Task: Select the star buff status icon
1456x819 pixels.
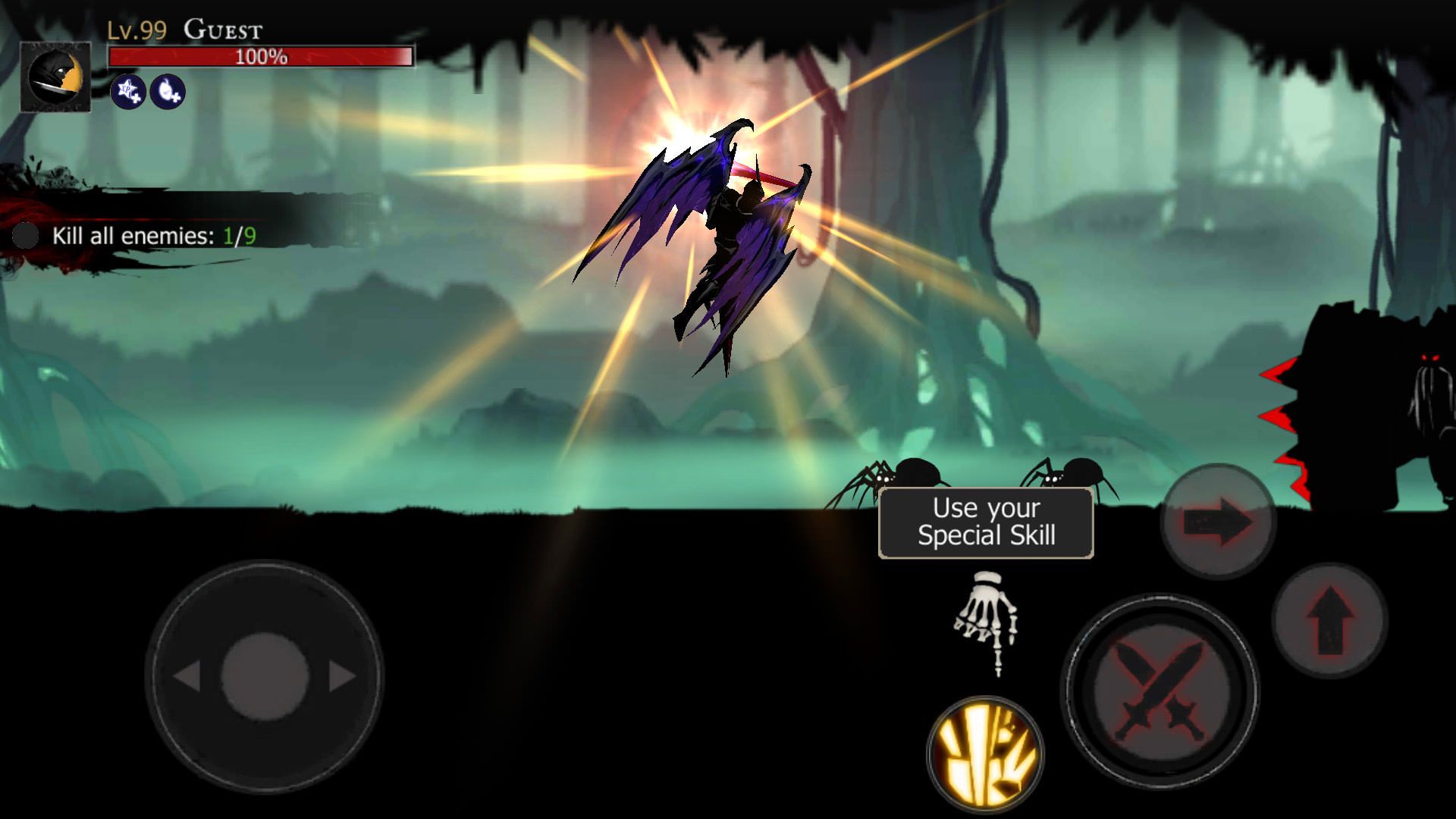Action: click(x=128, y=93)
